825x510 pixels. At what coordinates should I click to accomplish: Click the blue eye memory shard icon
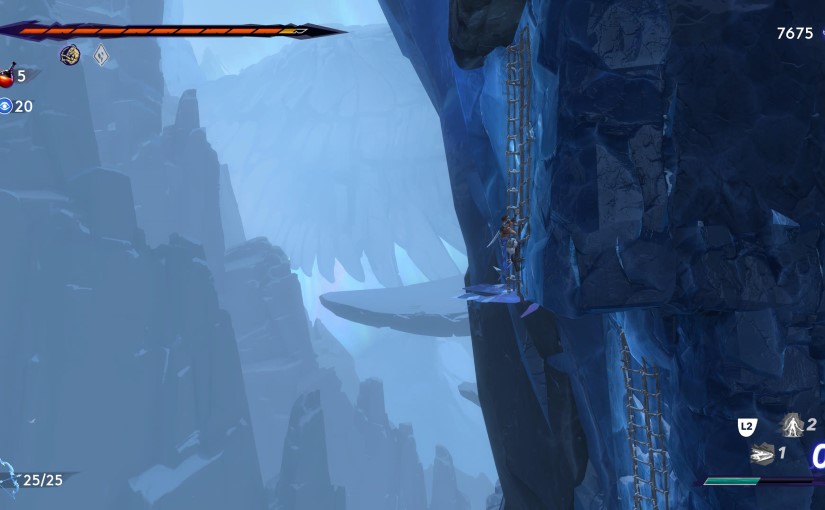click(6, 106)
